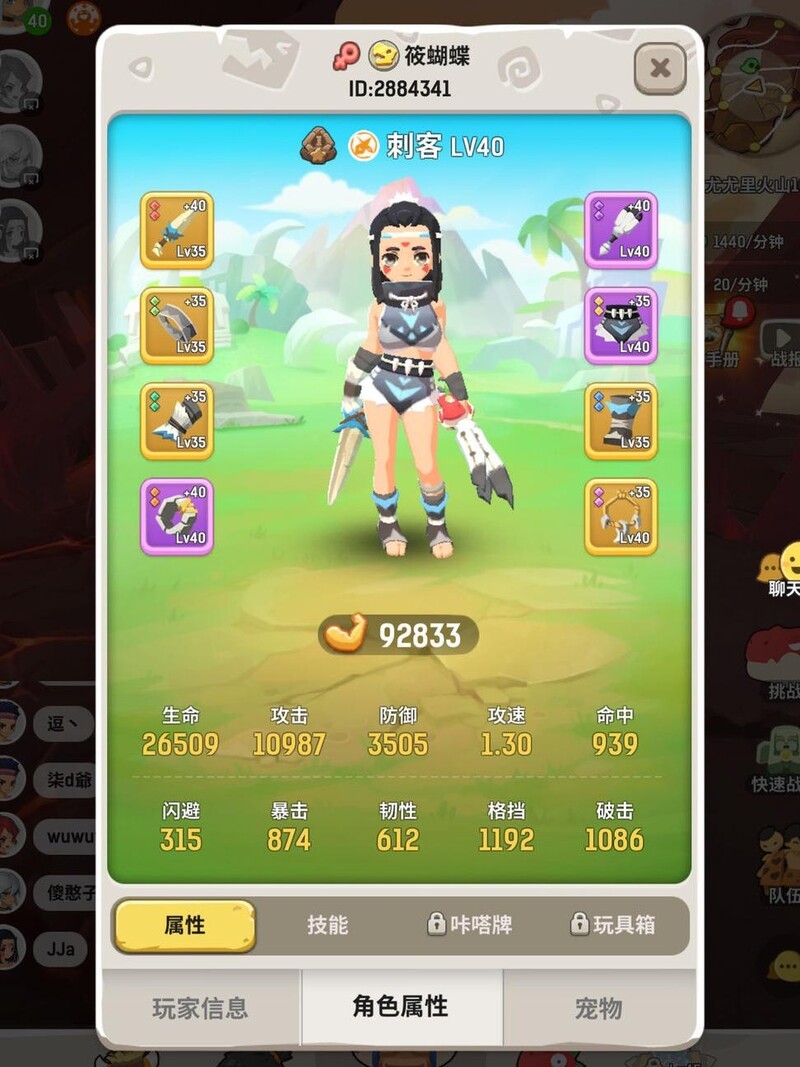Open the 技能 skills sub-tab
Viewport: 800px width, 1067px height.
328,925
